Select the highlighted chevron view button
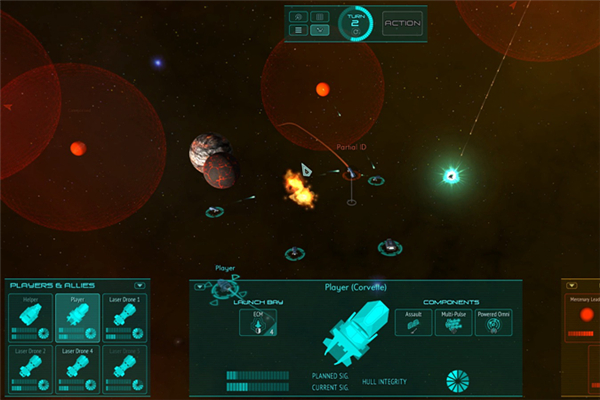This screenshot has width=600, height=400. [320, 30]
